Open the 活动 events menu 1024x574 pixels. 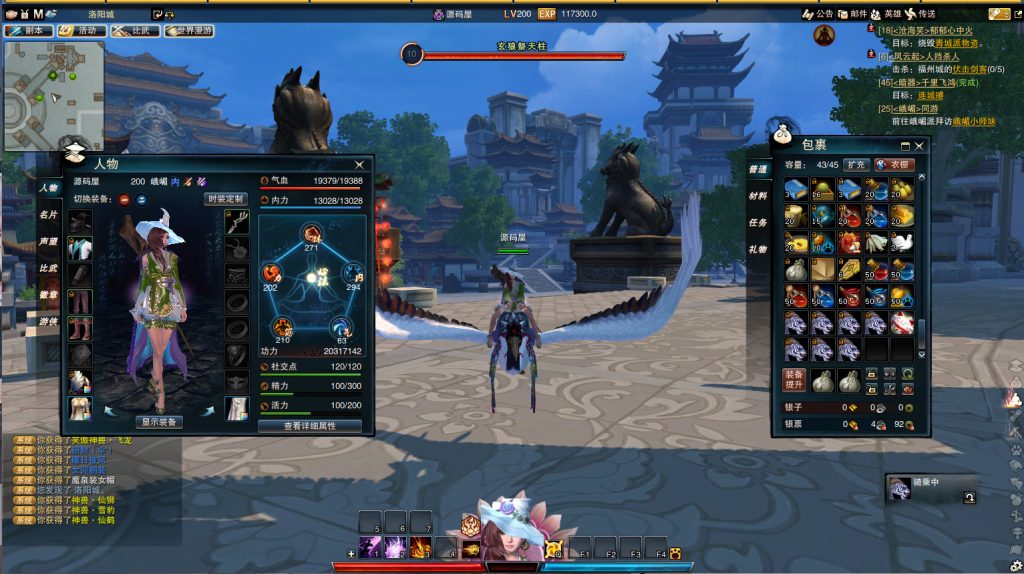pyautogui.click(x=81, y=31)
